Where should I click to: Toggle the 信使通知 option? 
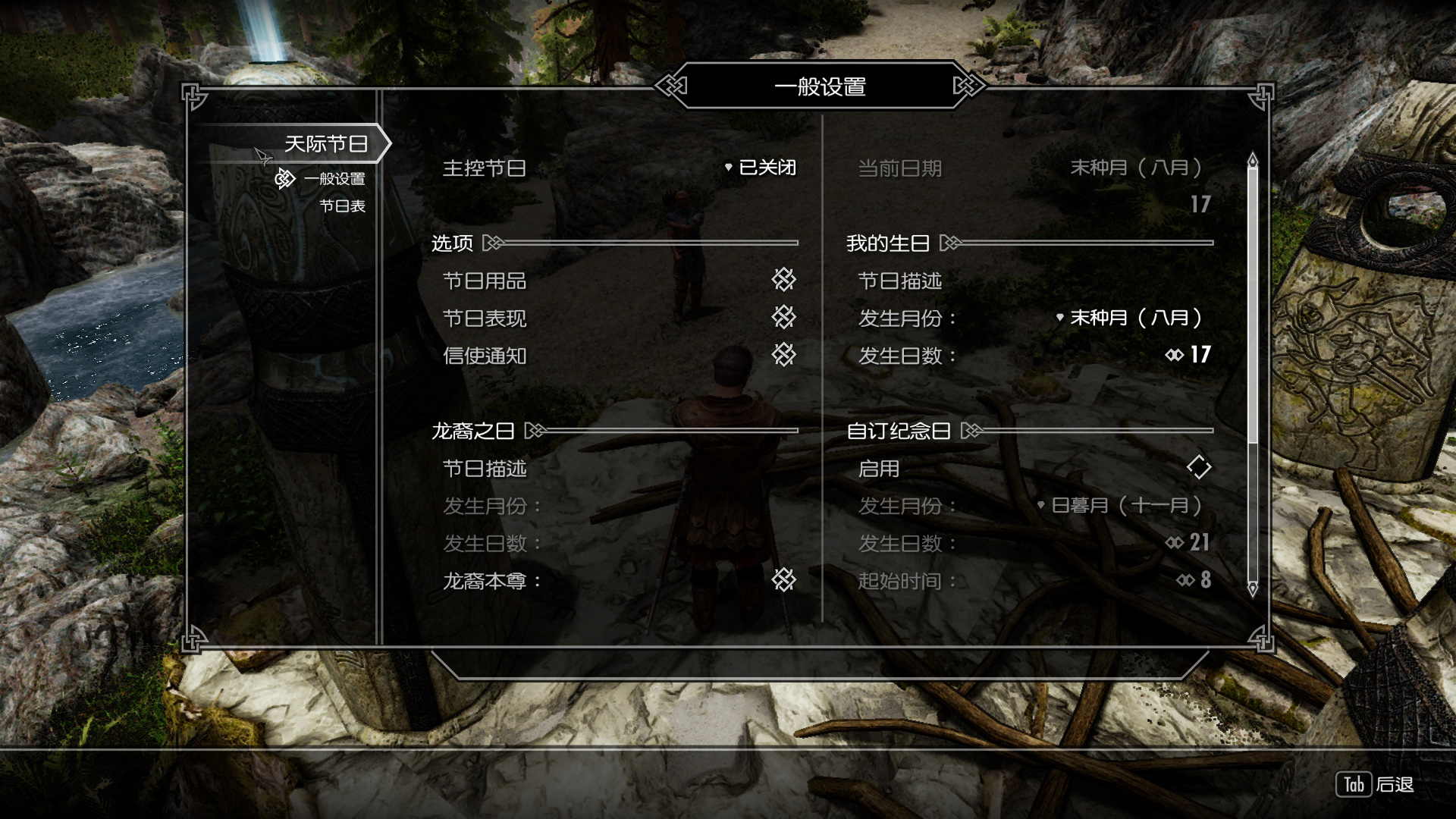(x=783, y=354)
